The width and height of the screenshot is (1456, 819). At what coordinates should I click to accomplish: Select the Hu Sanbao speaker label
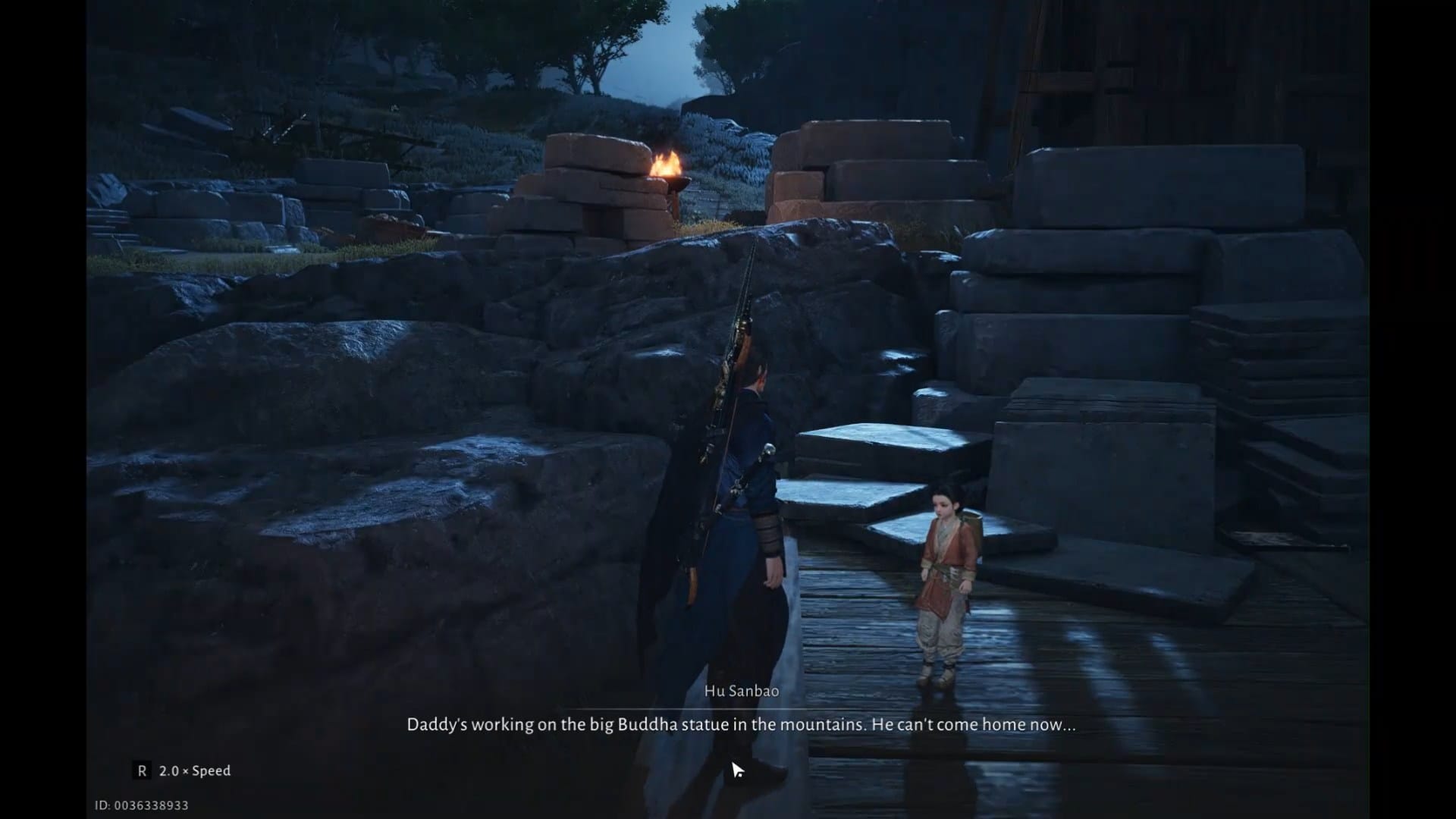pyautogui.click(x=742, y=692)
